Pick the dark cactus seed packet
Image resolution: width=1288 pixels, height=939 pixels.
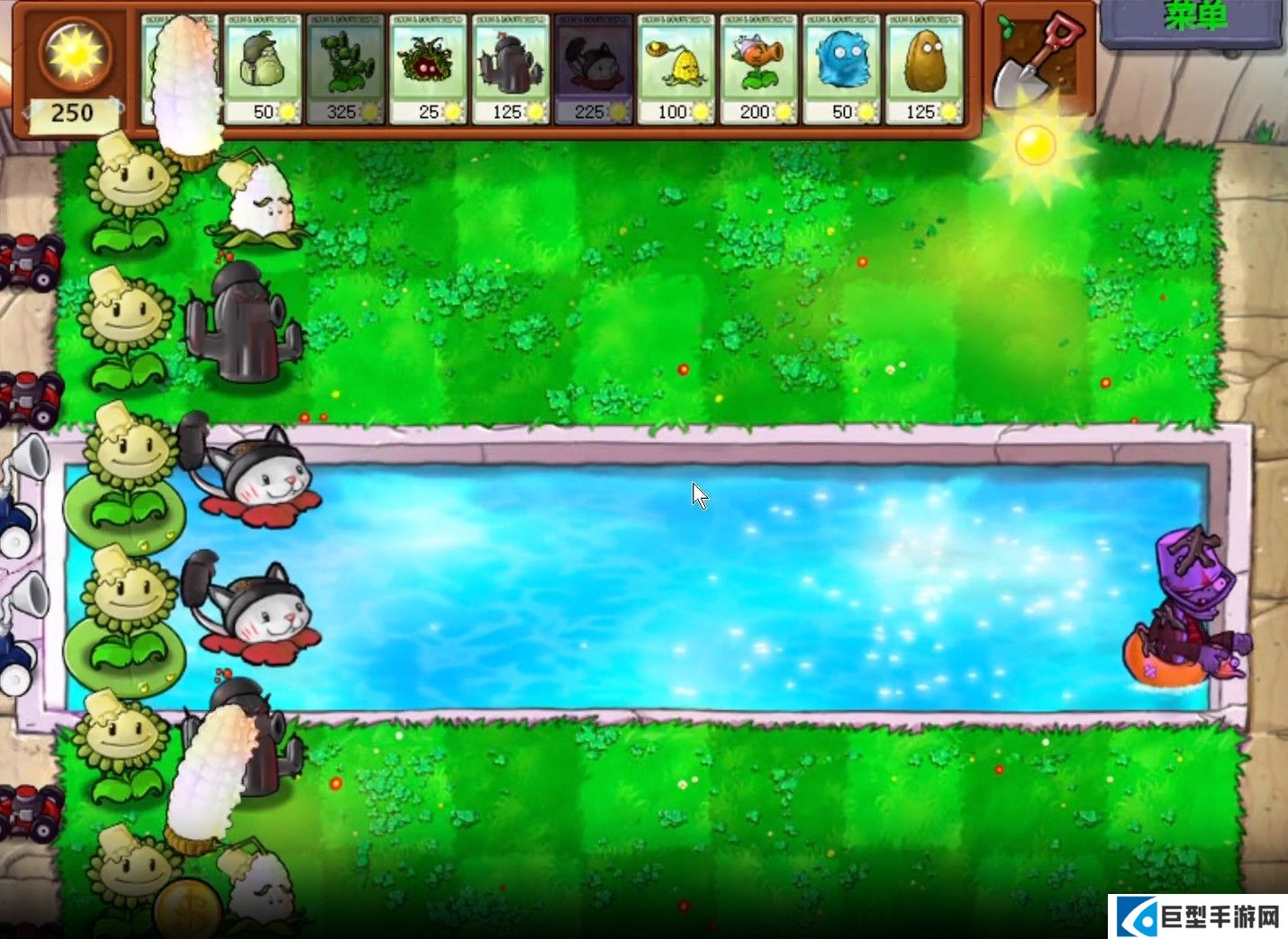511,69
